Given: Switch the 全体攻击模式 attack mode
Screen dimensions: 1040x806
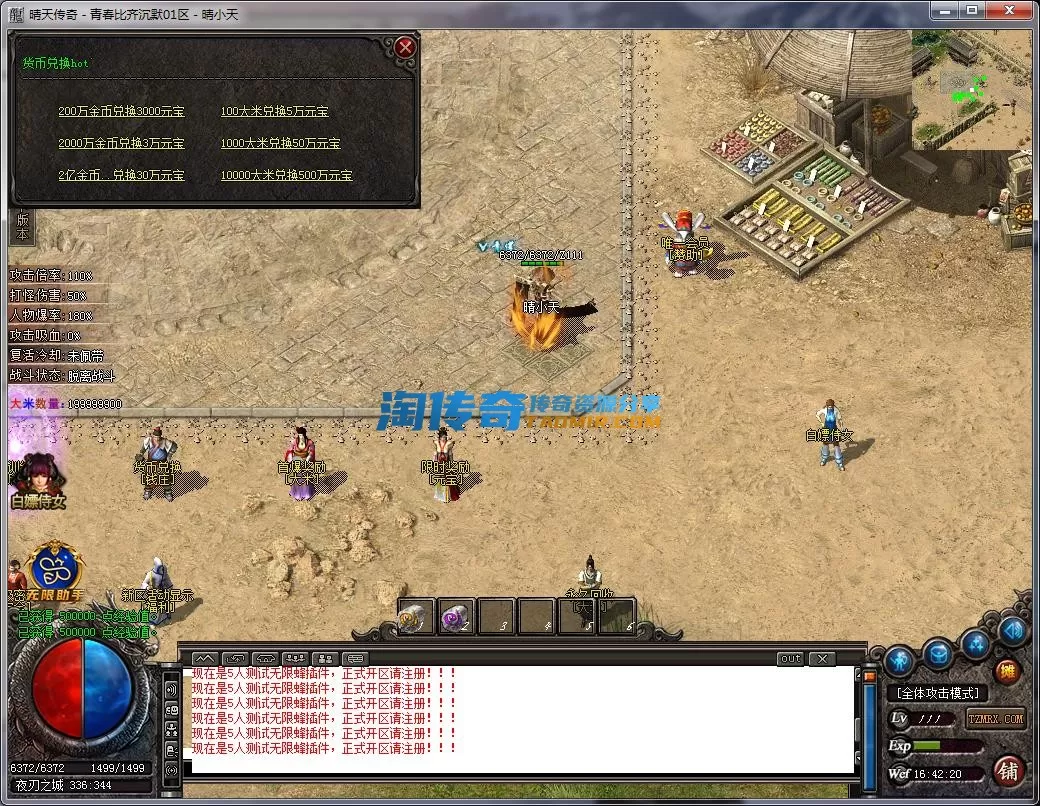Looking at the screenshot, I should (x=937, y=693).
